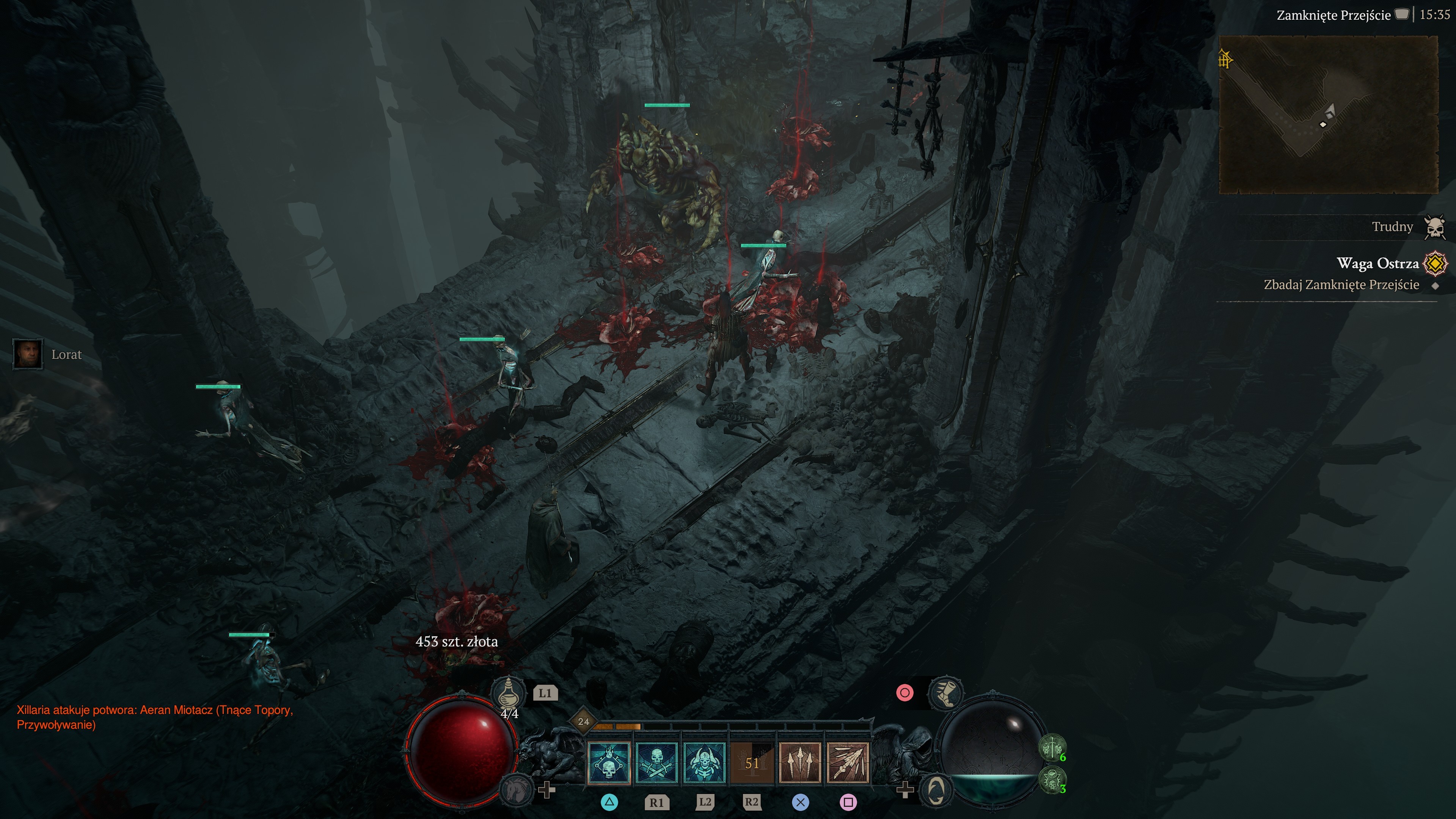Select the Waga Ostrza quest tracker
Image resolution: width=1456 pixels, height=819 pixels.
point(1377,263)
